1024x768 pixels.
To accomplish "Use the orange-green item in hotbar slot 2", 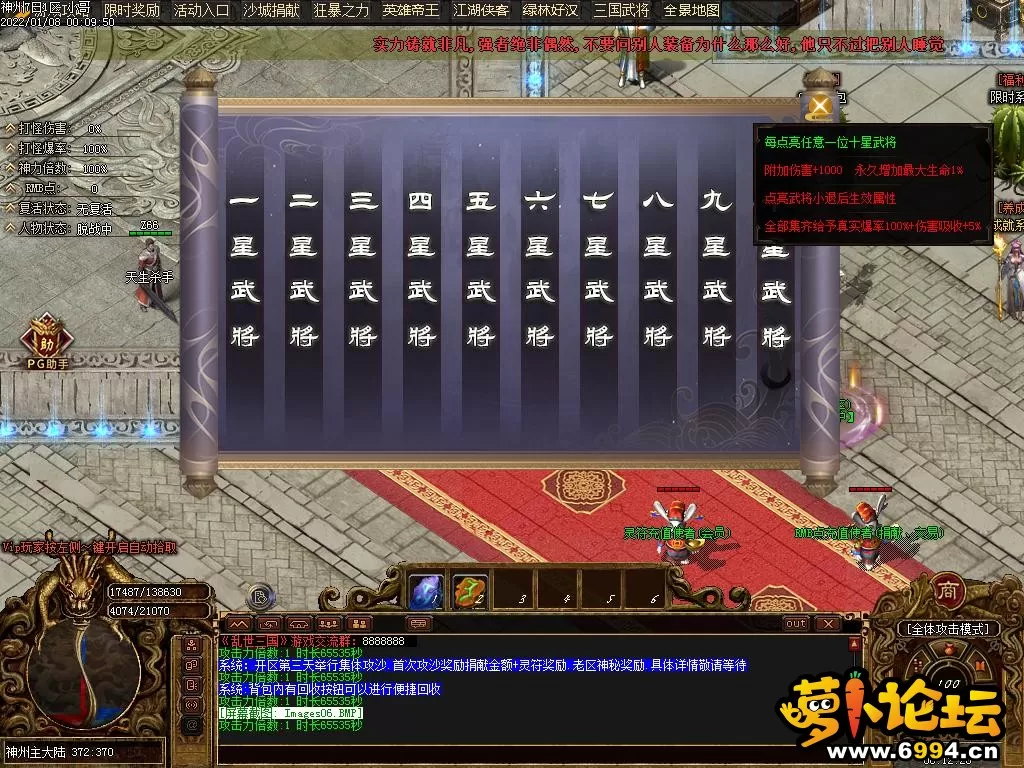I will pos(470,591).
